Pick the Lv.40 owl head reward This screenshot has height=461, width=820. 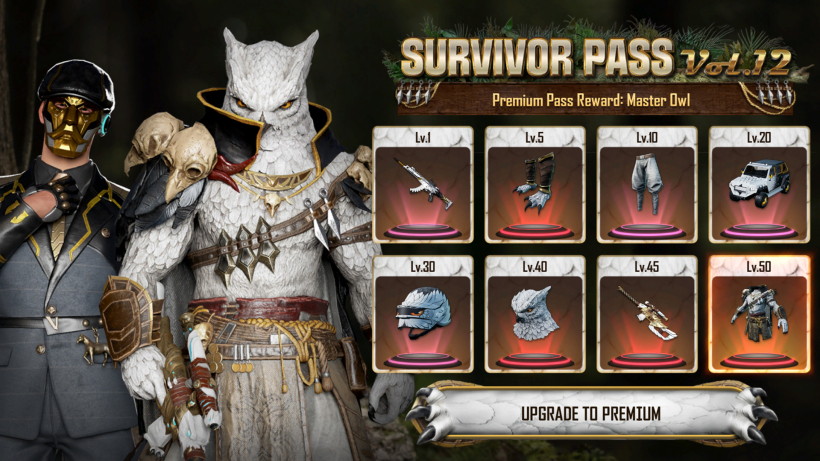(535, 314)
